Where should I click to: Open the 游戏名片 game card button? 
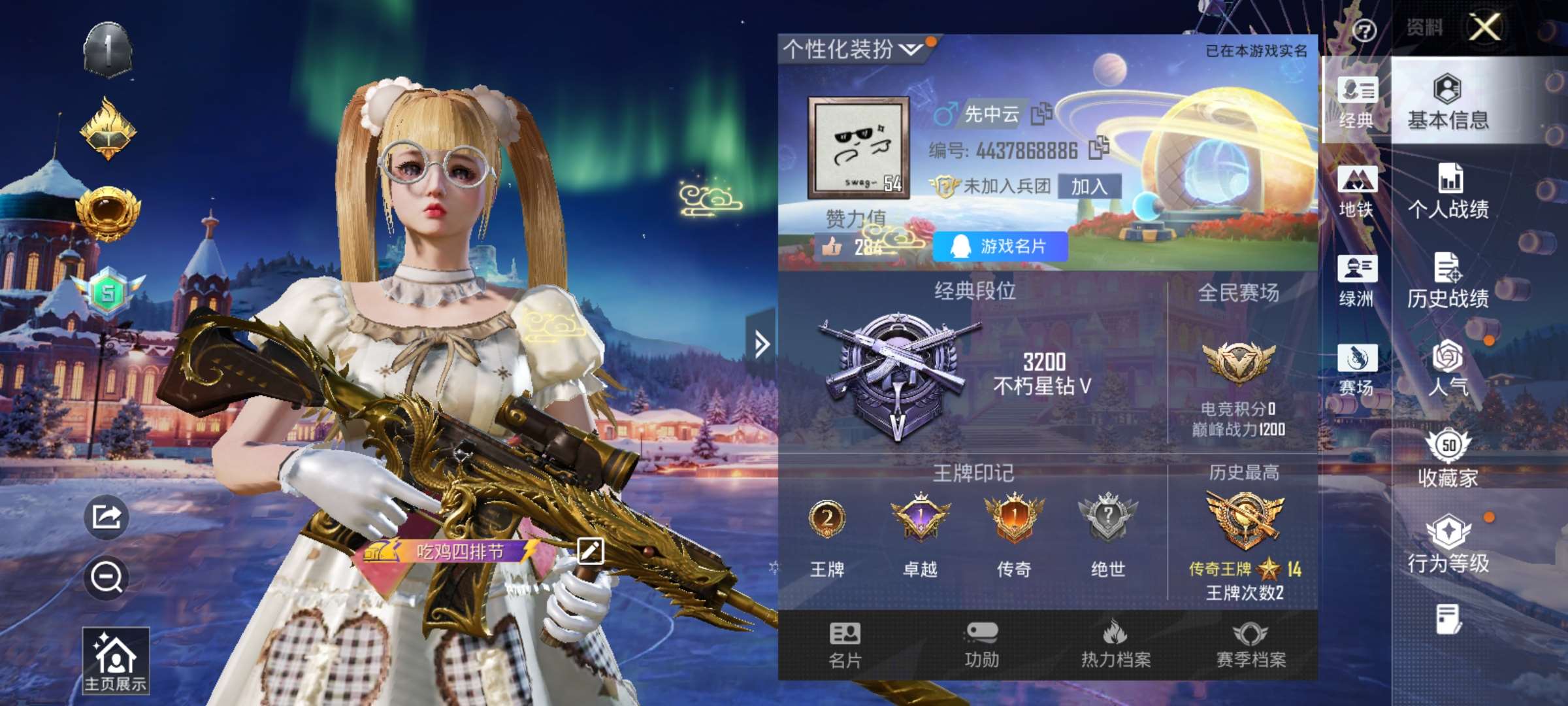(1000, 246)
